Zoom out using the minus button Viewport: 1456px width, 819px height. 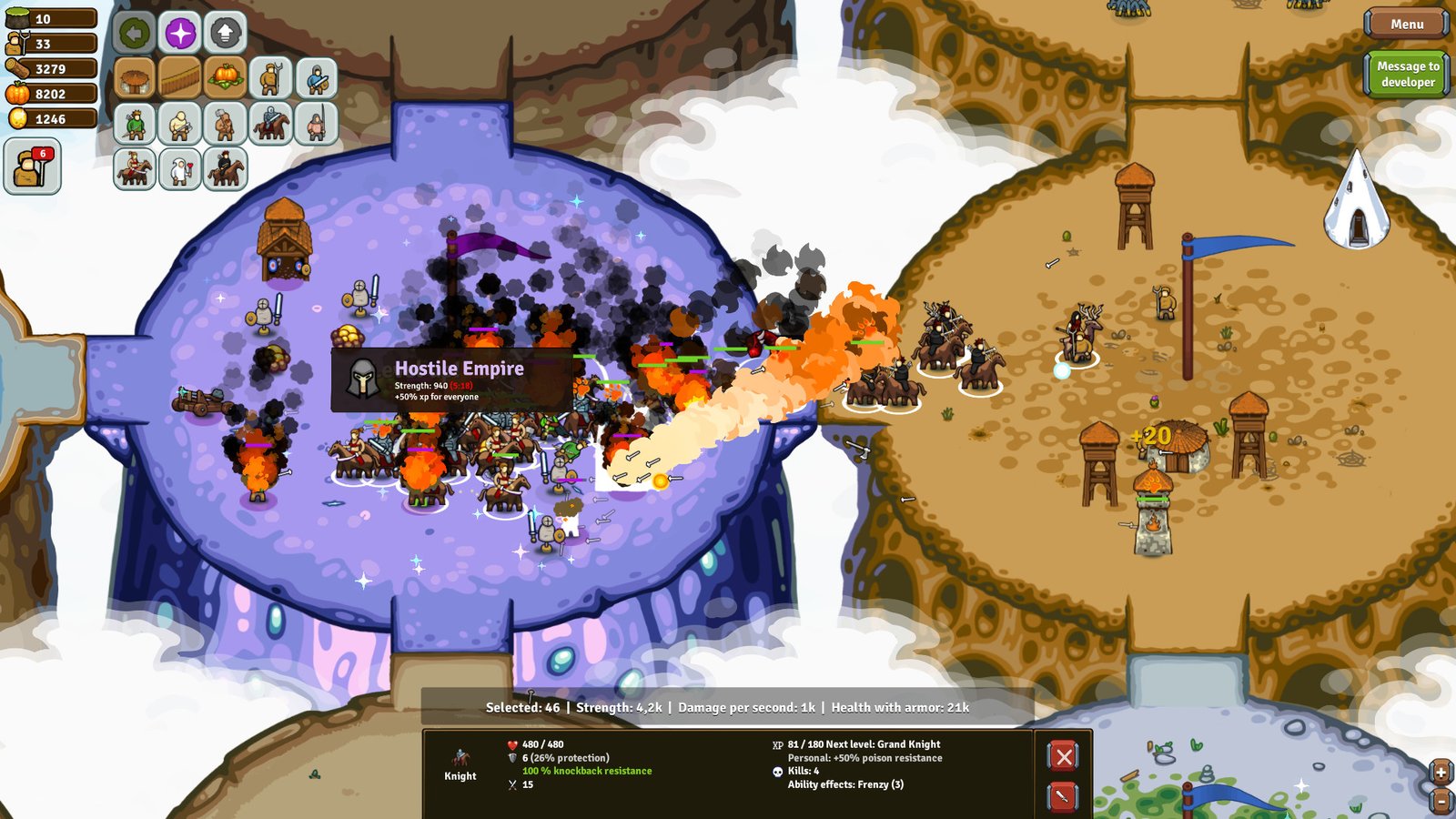pos(1443,804)
